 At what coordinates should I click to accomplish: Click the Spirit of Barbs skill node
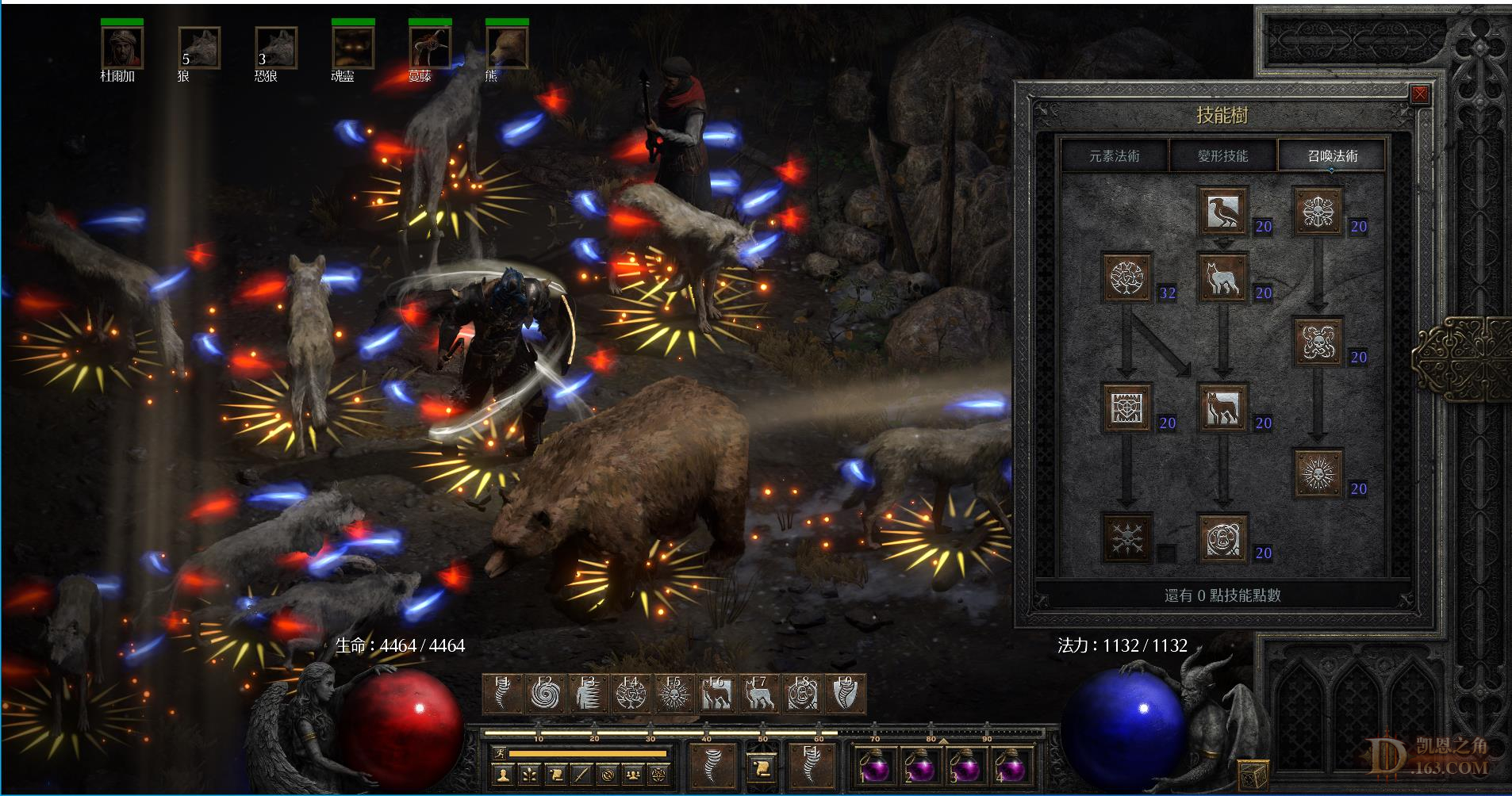point(1127,538)
